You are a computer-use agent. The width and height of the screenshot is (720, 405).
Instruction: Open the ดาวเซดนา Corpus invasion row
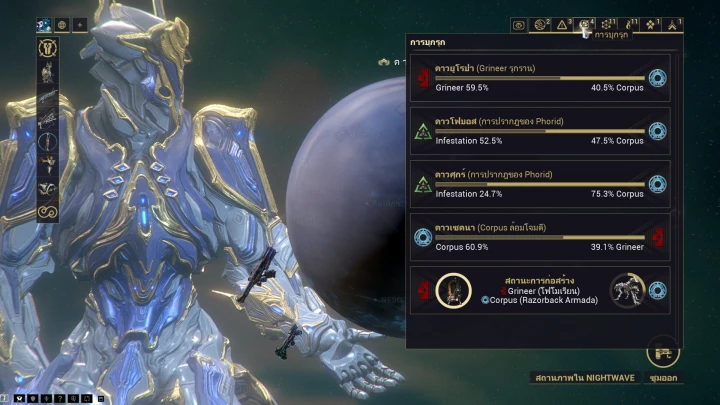pos(538,238)
